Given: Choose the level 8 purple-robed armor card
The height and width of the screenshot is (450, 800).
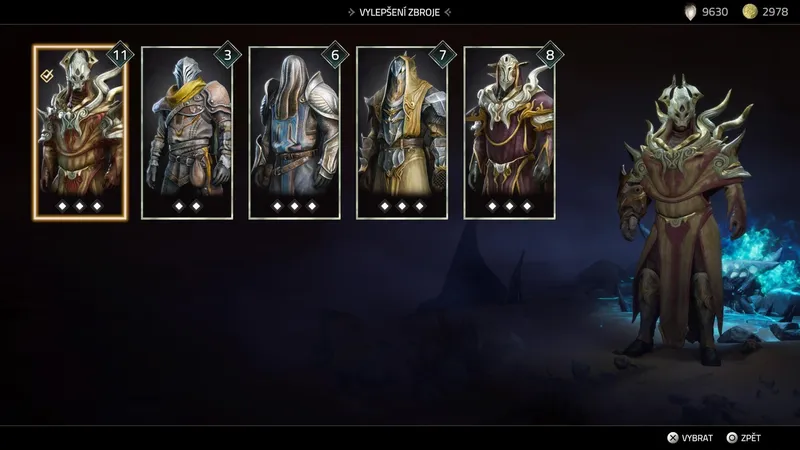Looking at the screenshot, I should 510,132.
